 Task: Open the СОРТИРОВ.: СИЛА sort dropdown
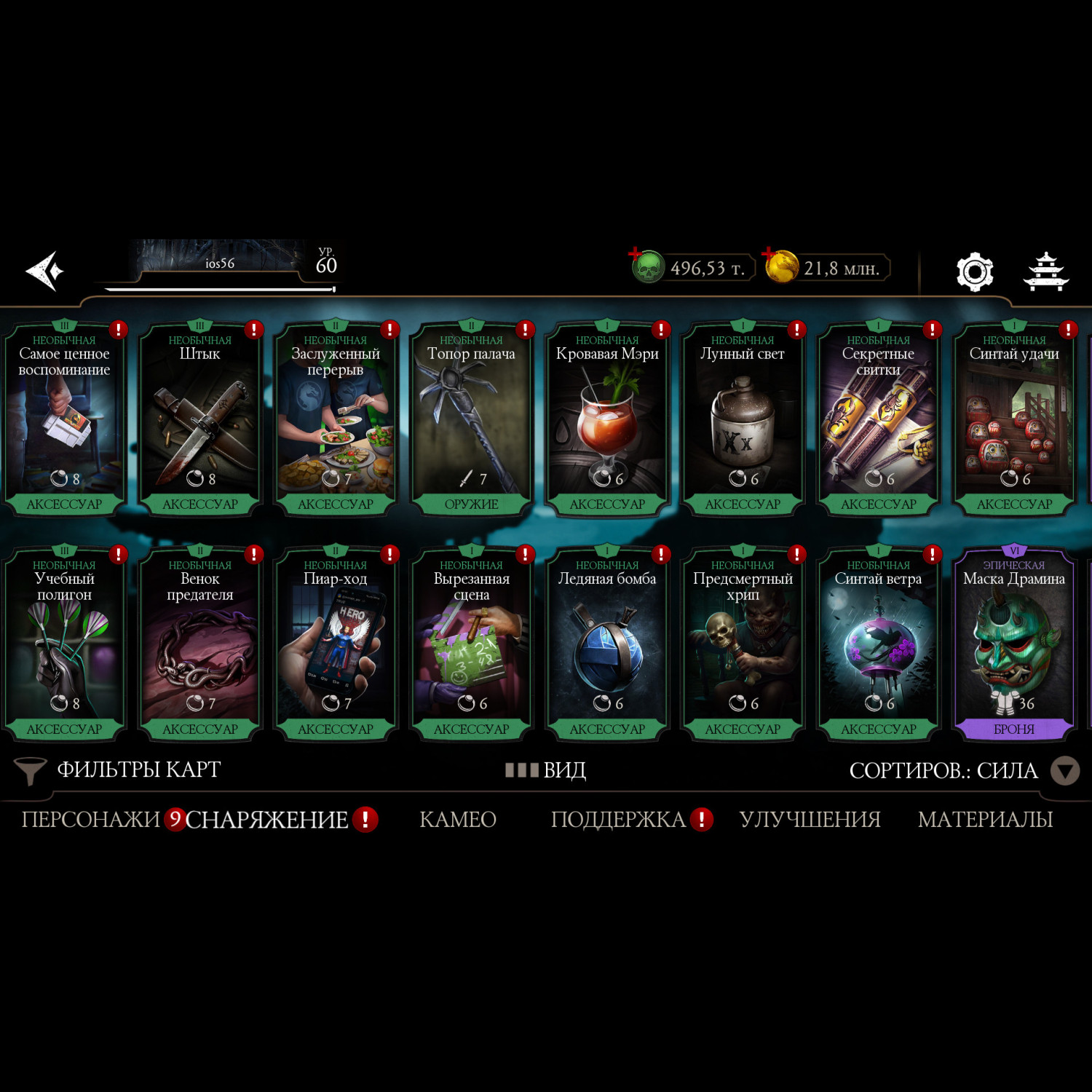(962, 770)
